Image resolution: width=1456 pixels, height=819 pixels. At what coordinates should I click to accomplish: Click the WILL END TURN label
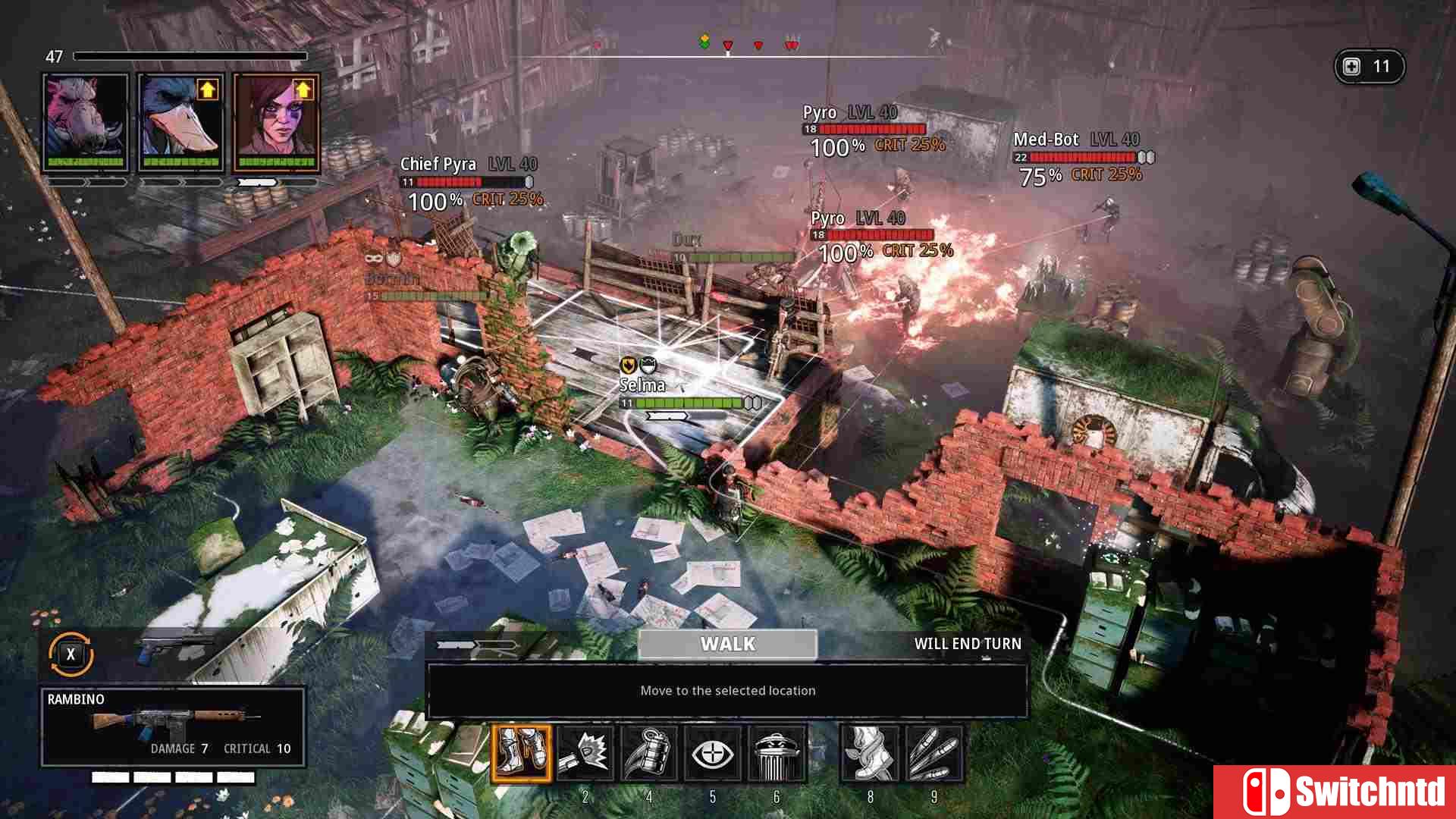[968, 644]
